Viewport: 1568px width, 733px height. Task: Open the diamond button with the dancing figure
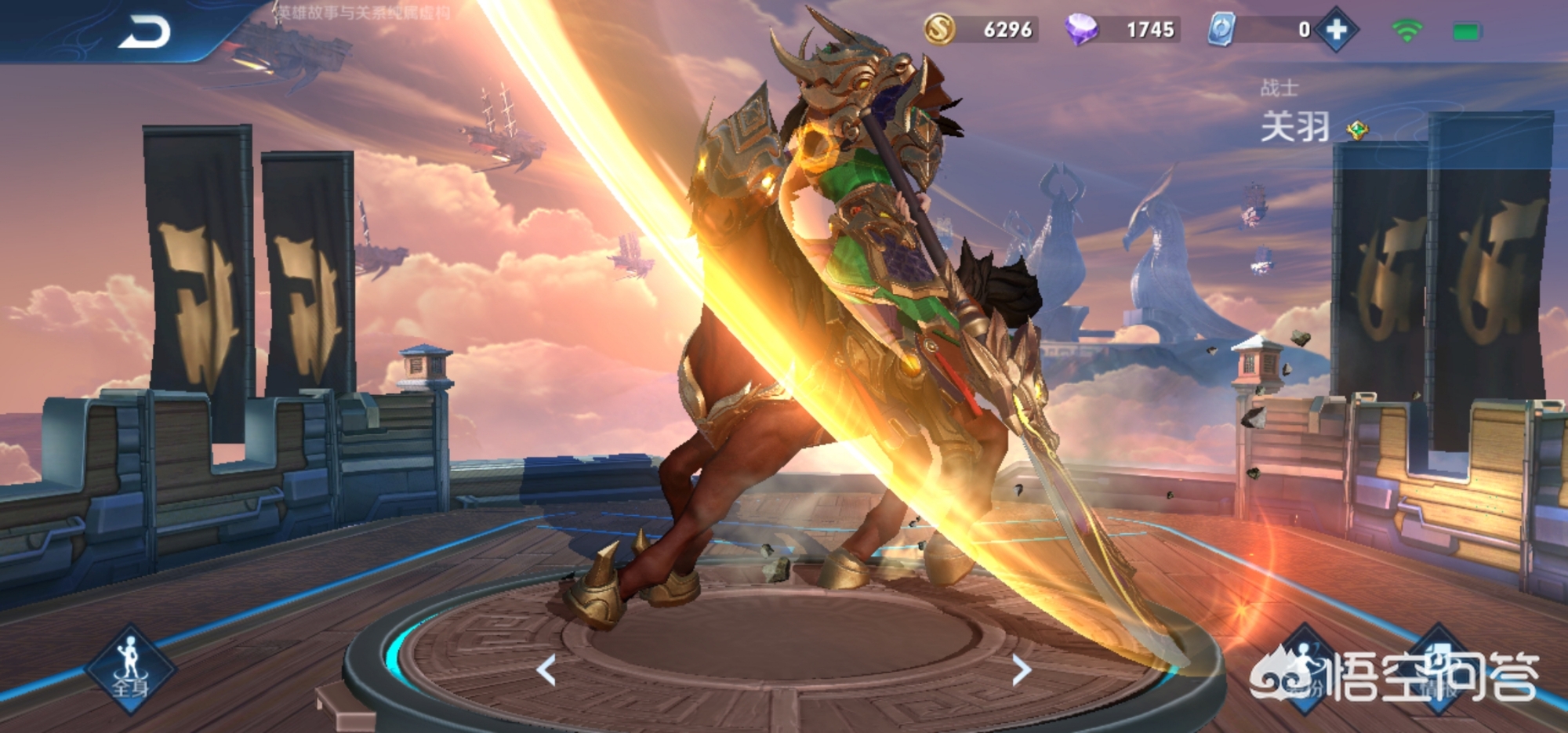[x=1304, y=669]
